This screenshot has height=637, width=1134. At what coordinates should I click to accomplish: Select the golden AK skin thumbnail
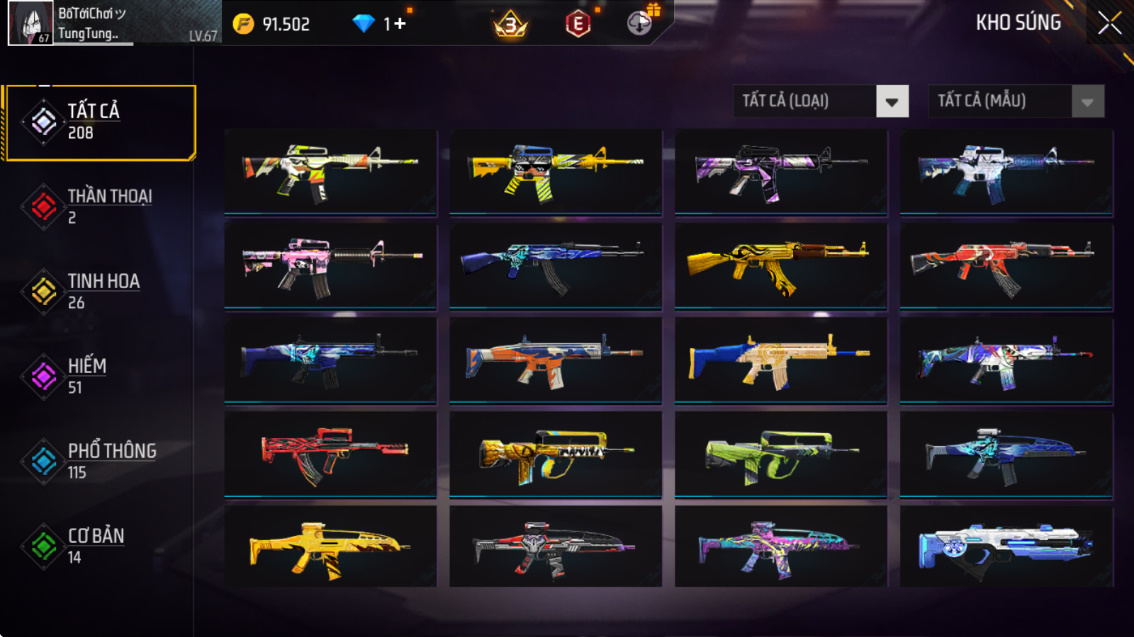pos(780,265)
